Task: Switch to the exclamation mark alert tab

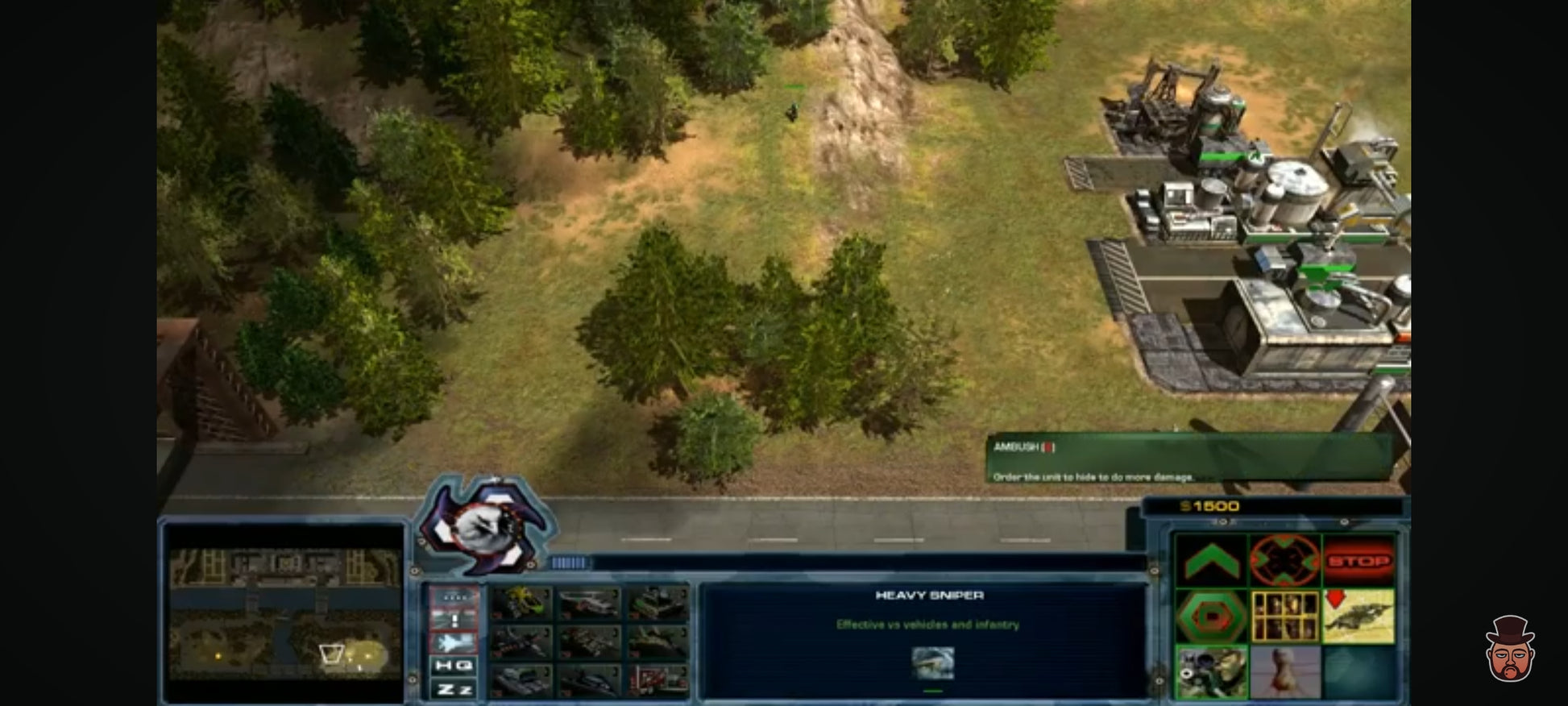Action: coord(454,619)
